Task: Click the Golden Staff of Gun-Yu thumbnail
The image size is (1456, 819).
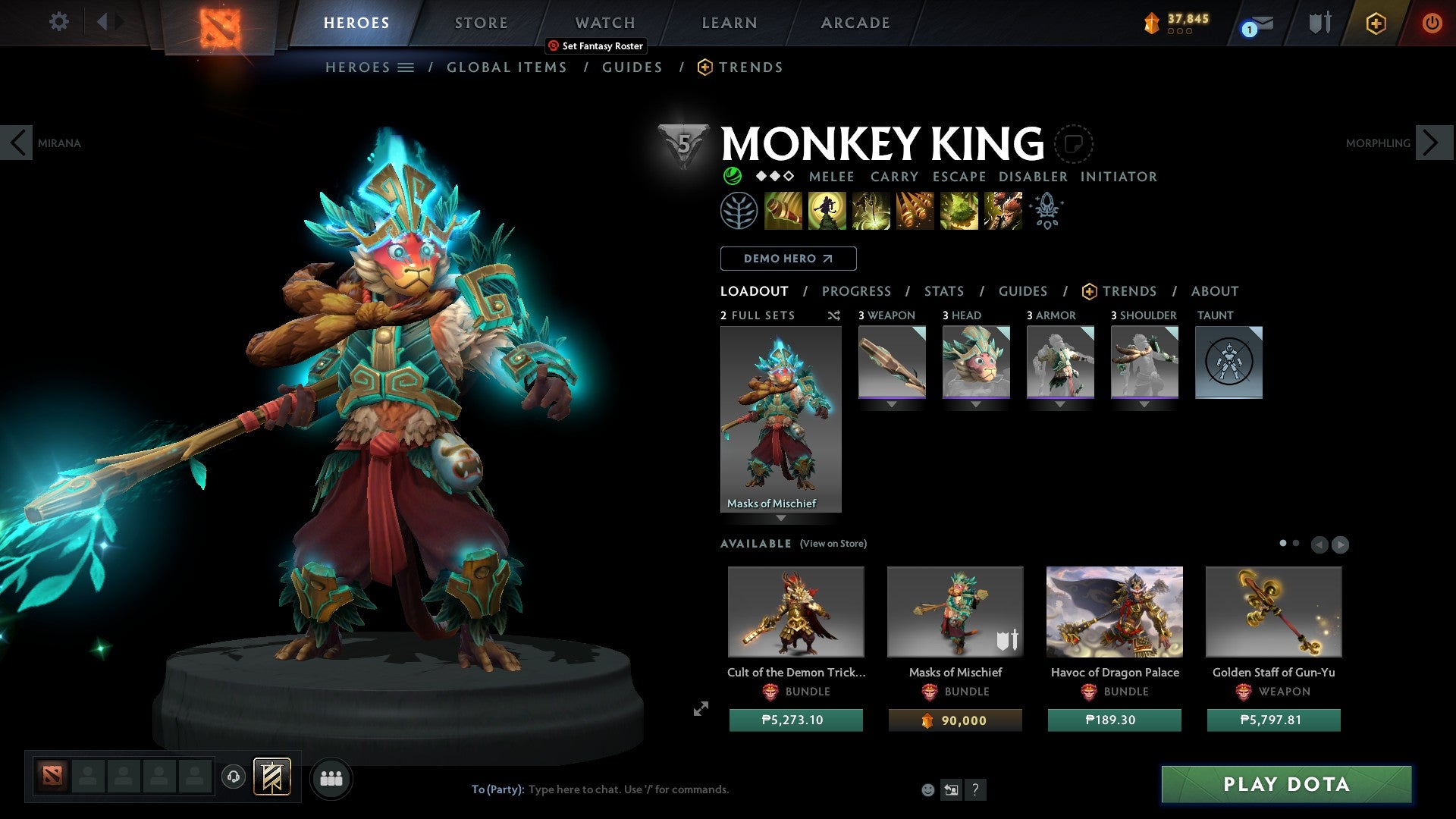Action: click(x=1272, y=611)
